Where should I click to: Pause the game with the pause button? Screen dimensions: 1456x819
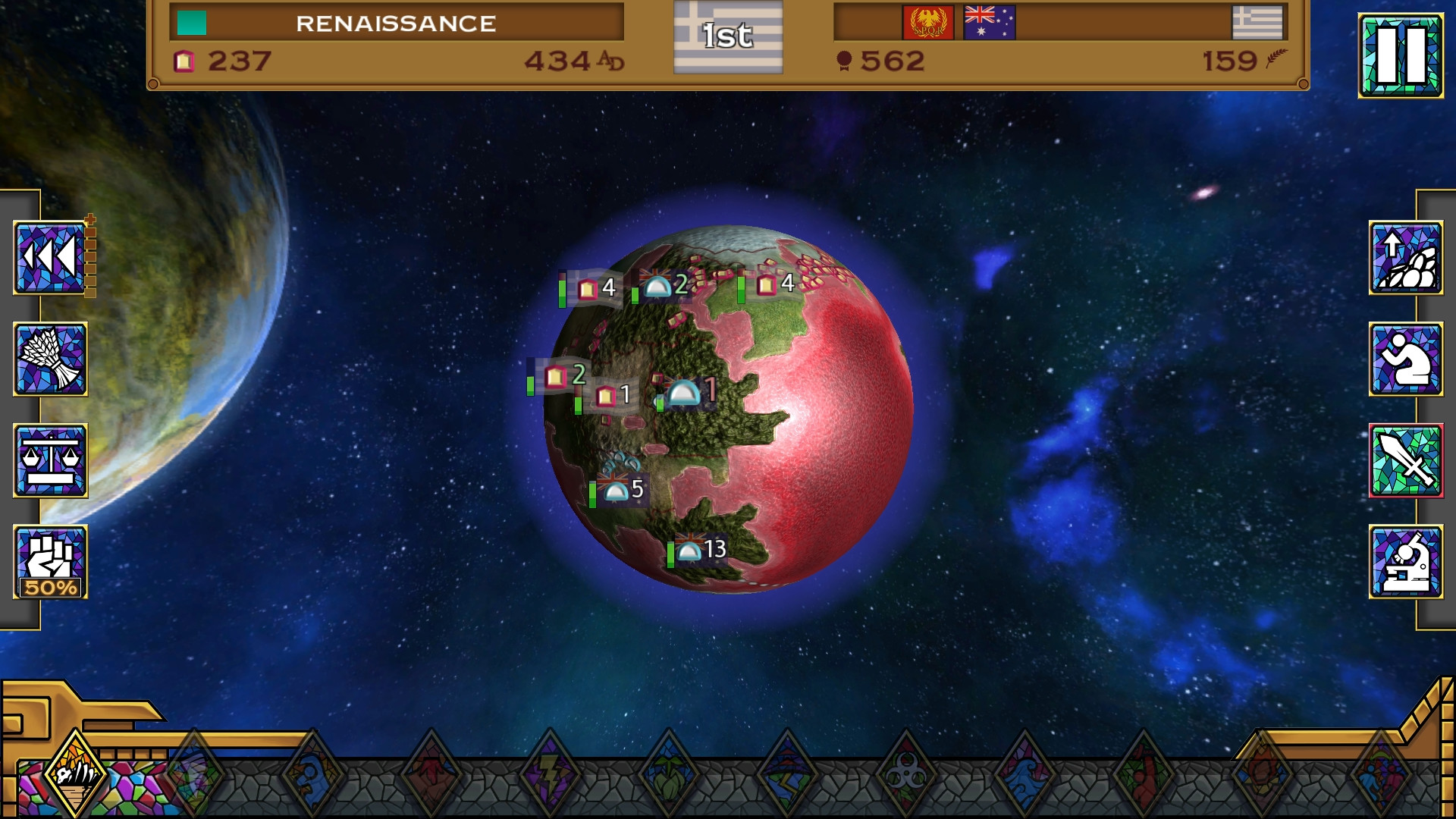pyautogui.click(x=1400, y=55)
